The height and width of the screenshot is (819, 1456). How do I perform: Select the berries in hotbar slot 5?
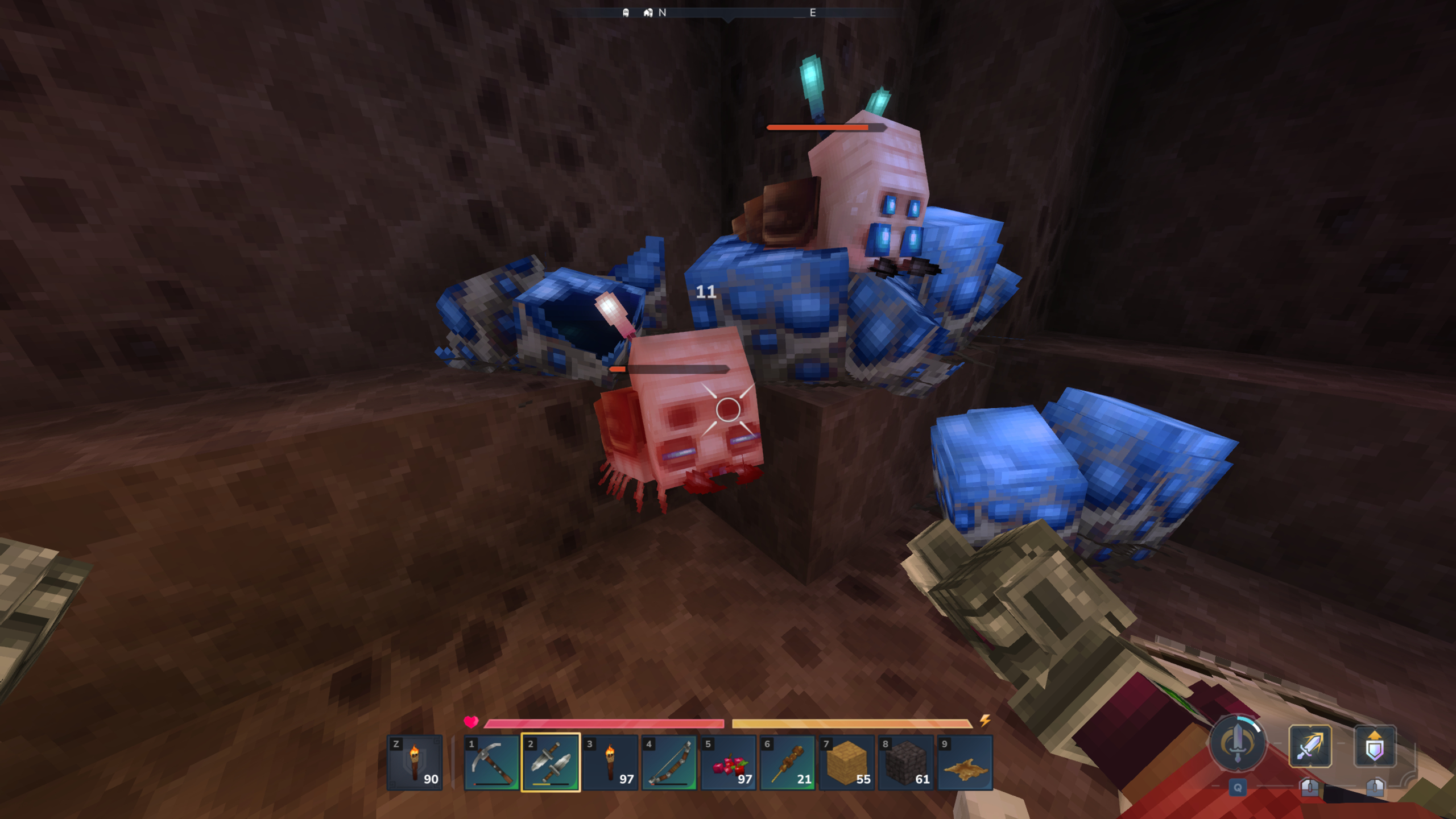click(x=729, y=765)
